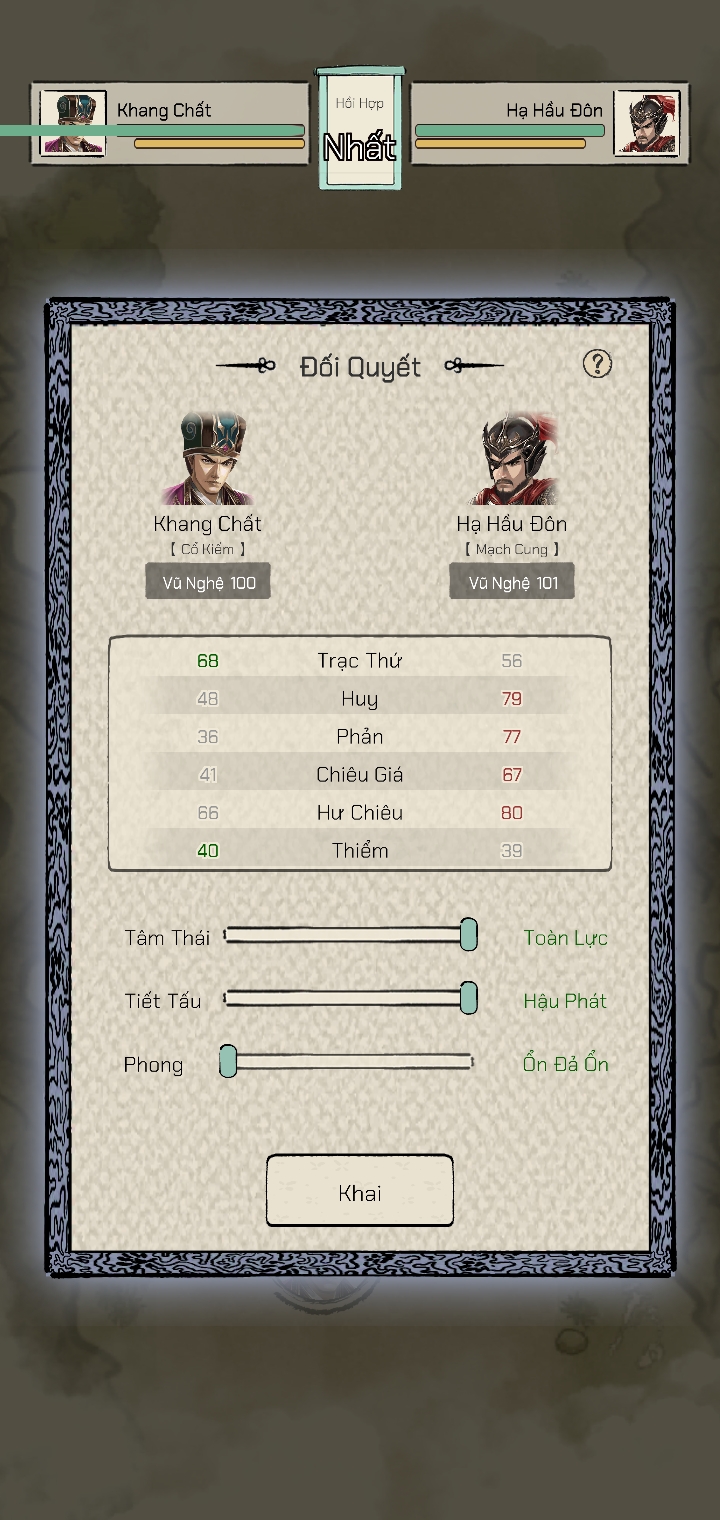The image size is (720, 1520).
Task: Open the question mark help icon
Action: [x=597, y=364]
